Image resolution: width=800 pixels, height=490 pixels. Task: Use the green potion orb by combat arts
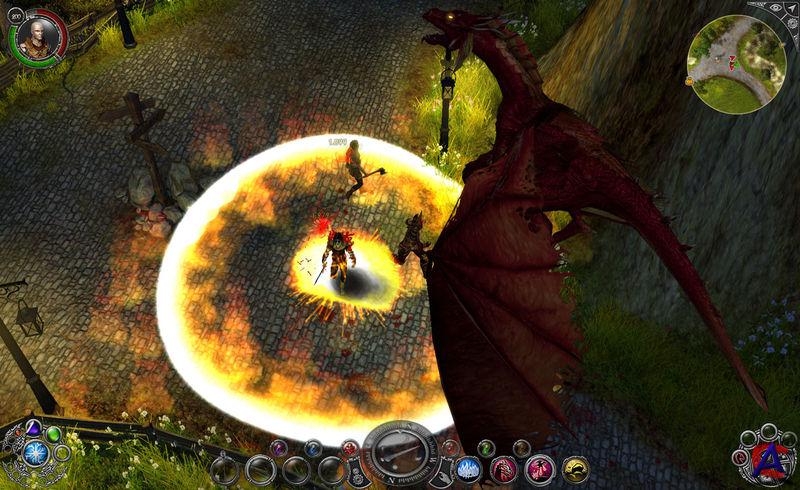(x=486, y=447)
